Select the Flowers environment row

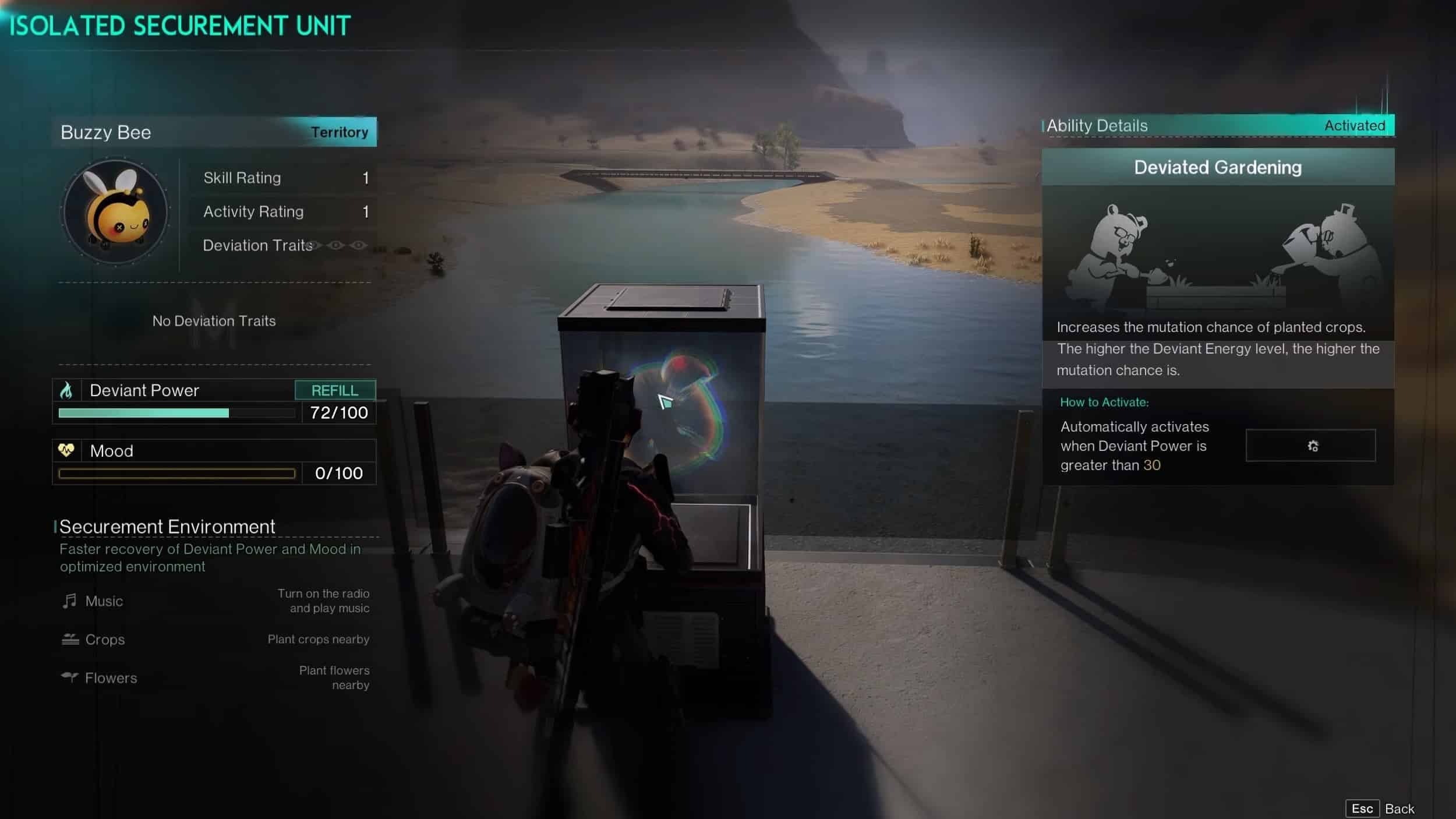(214, 677)
